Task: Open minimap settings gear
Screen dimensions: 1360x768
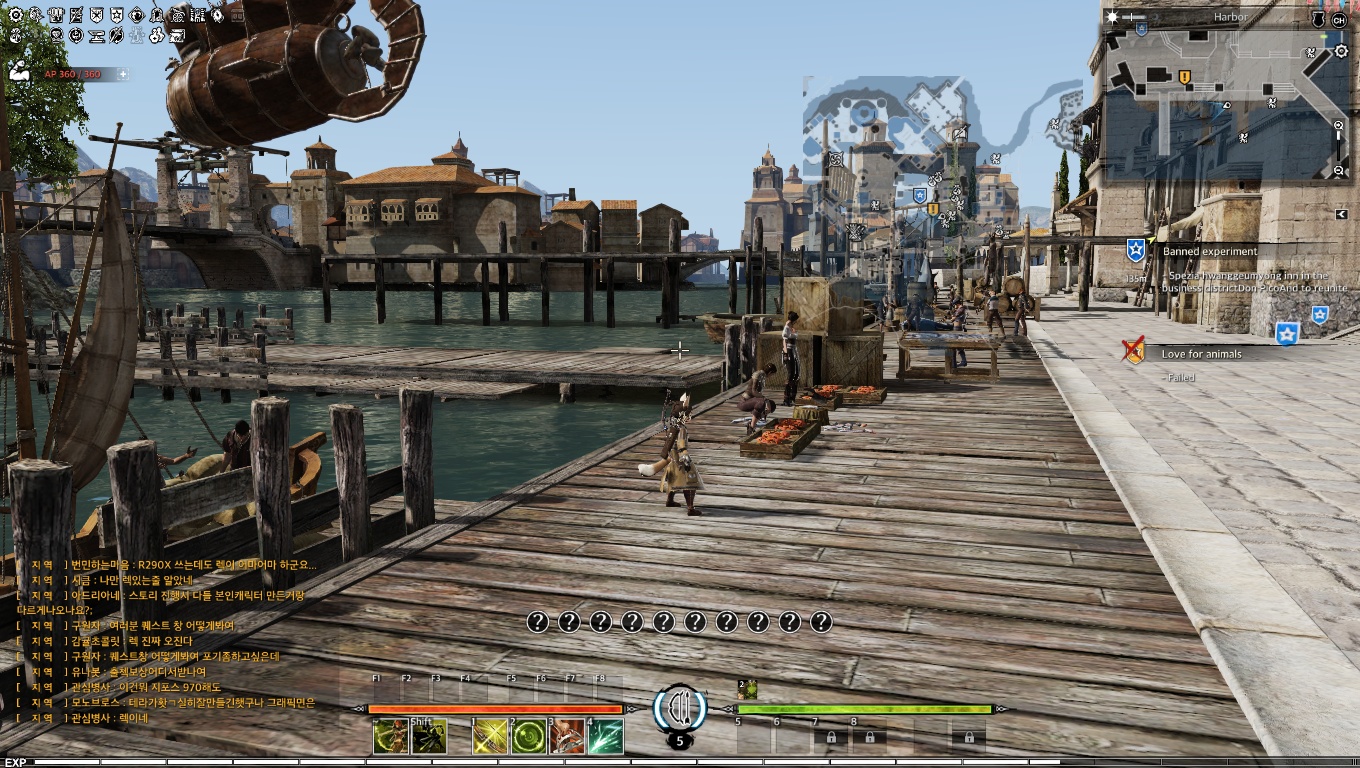Action: point(1341,51)
